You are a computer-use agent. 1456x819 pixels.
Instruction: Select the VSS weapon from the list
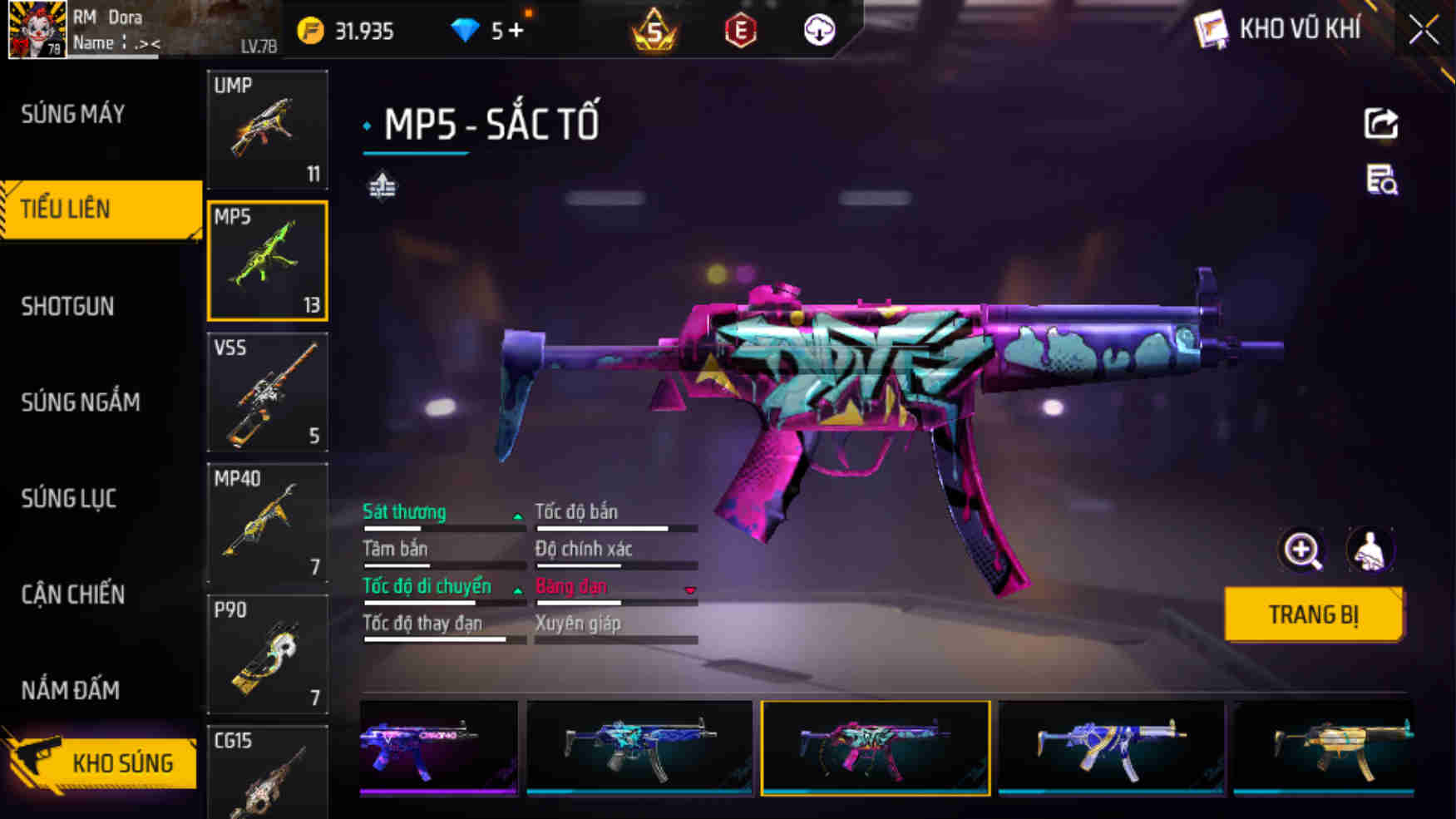click(x=266, y=394)
